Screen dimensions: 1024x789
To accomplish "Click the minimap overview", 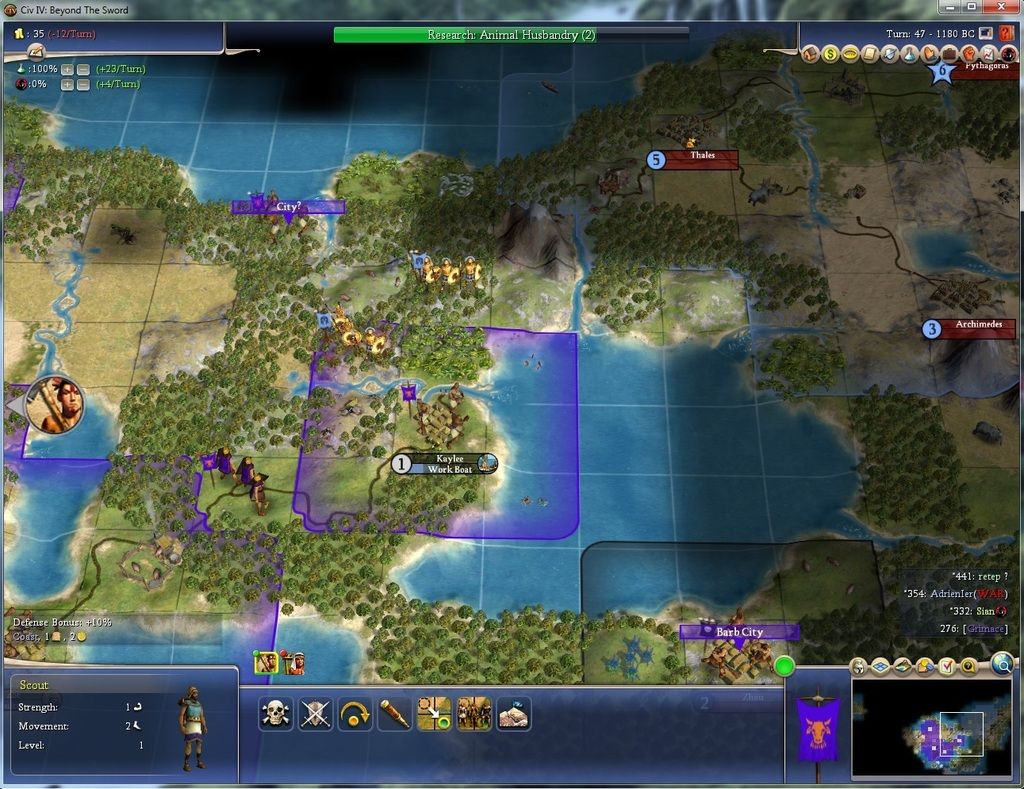I will point(931,729).
